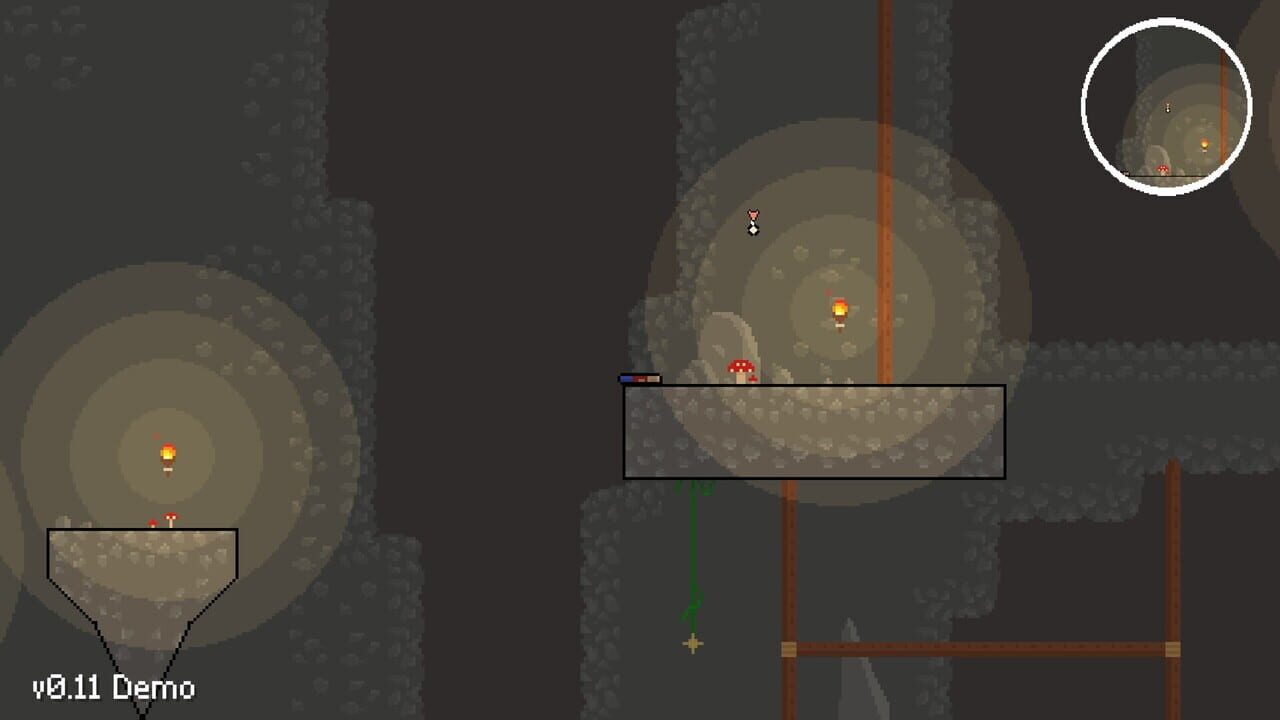Click the red health portion of the bar
This screenshot has height=720, width=1280.
(641, 378)
